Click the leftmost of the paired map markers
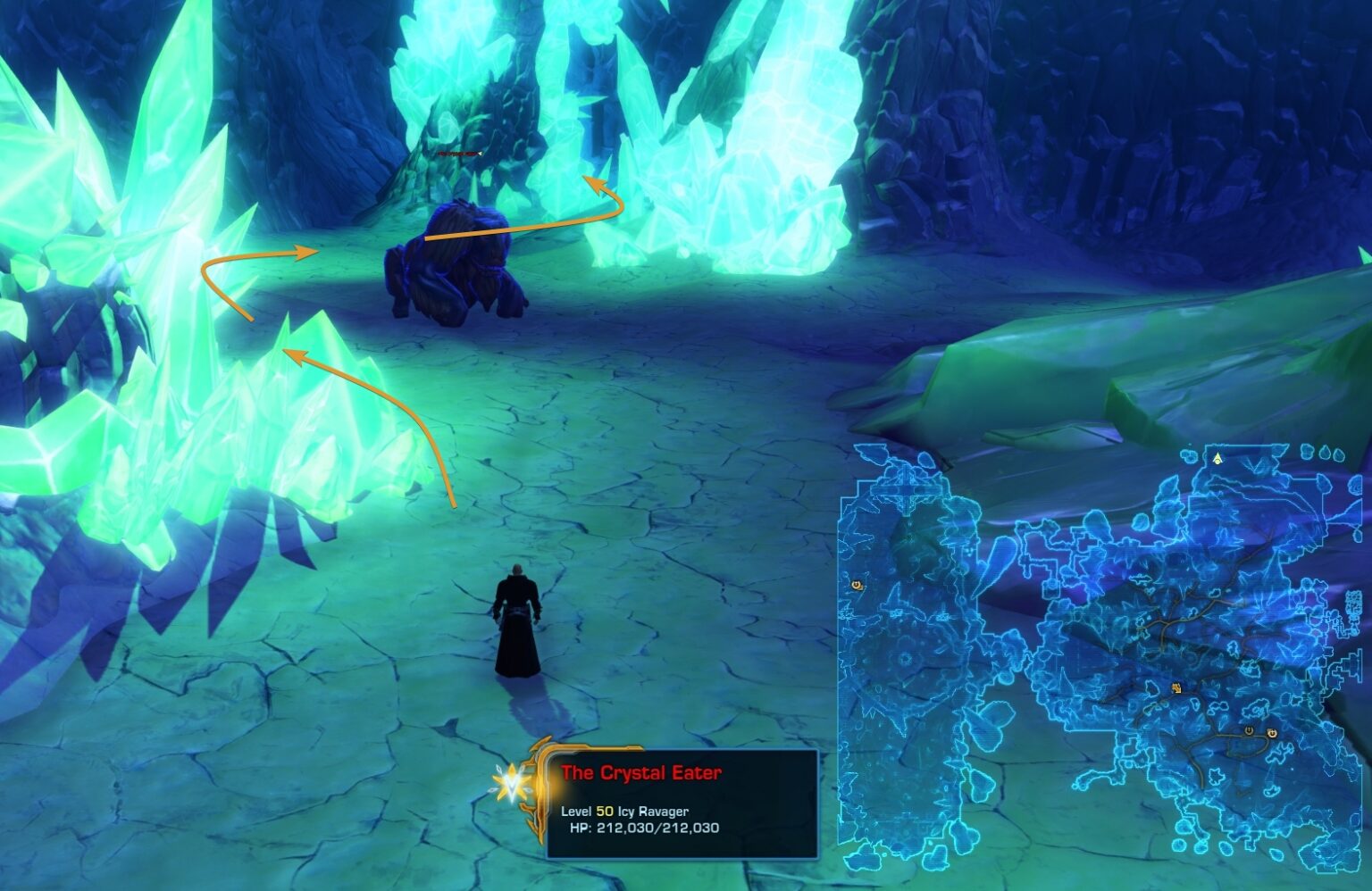The height and width of the screenshot is (891, 1372). (1250, 731)
